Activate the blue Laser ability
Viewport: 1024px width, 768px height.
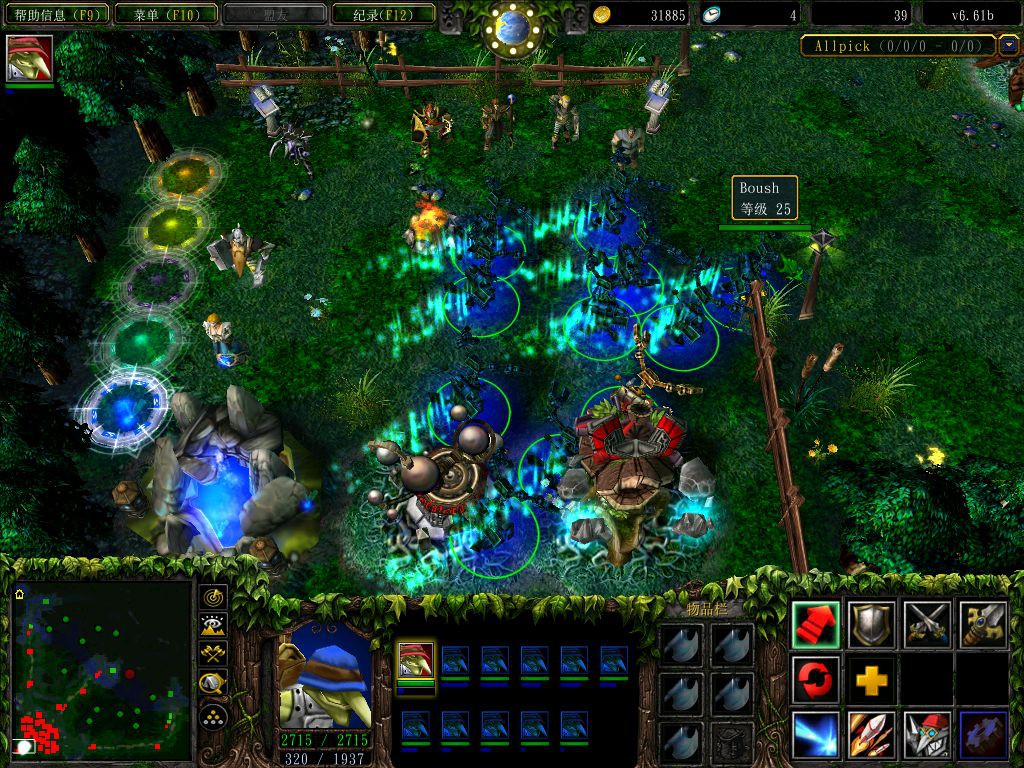pos(815,735)
